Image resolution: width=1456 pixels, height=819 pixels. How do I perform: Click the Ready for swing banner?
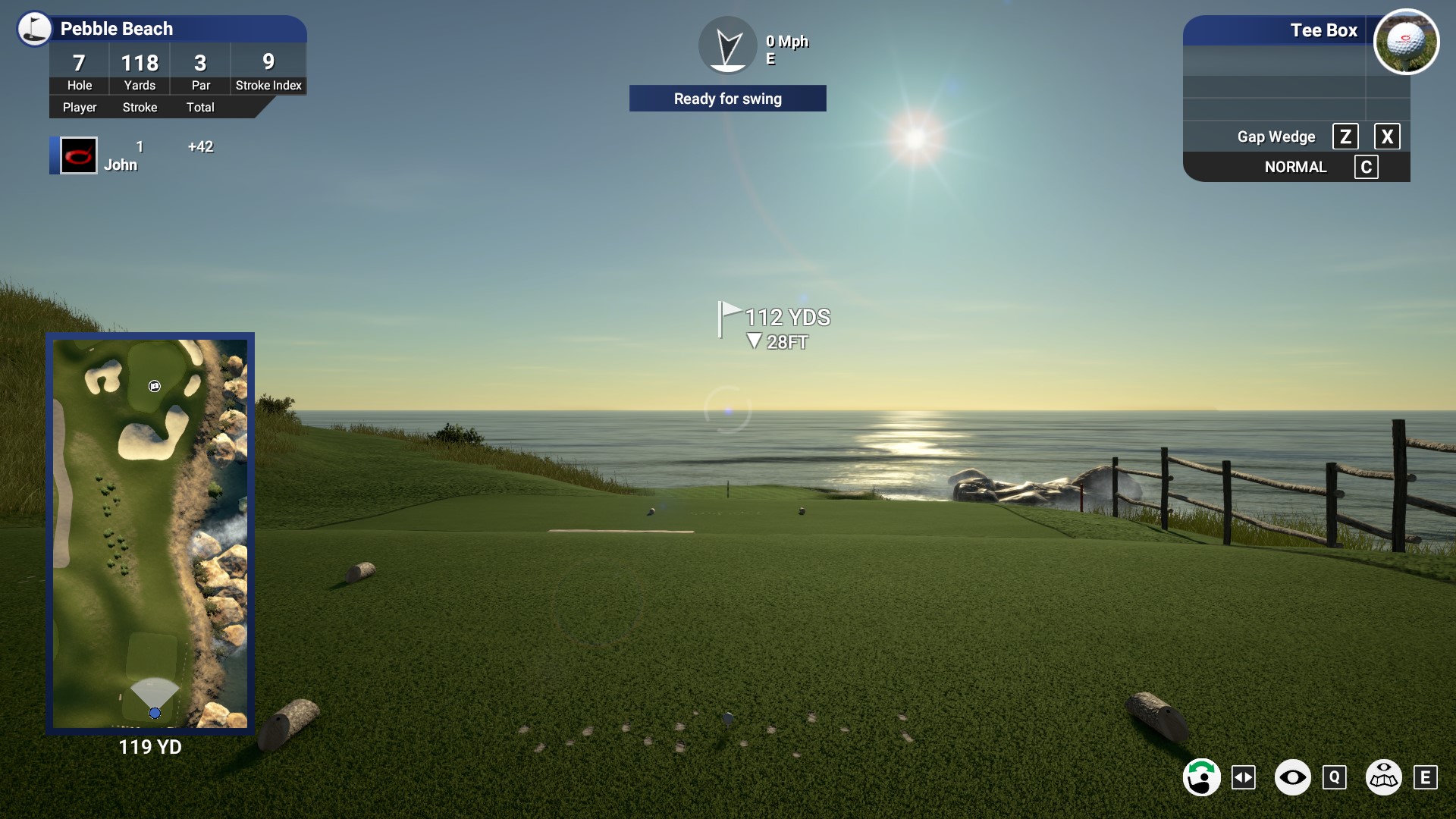[x=727, y=99]
